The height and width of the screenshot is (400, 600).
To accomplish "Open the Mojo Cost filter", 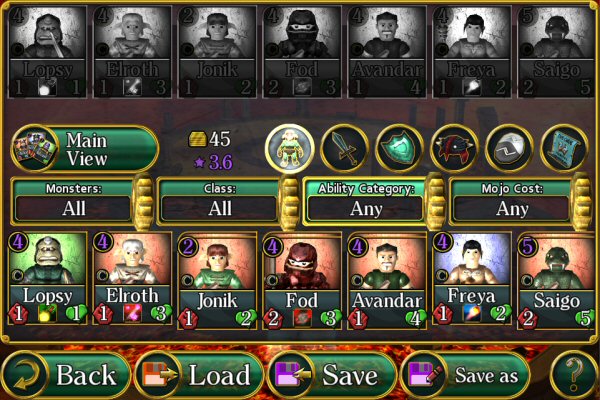I will coord(512,208).
